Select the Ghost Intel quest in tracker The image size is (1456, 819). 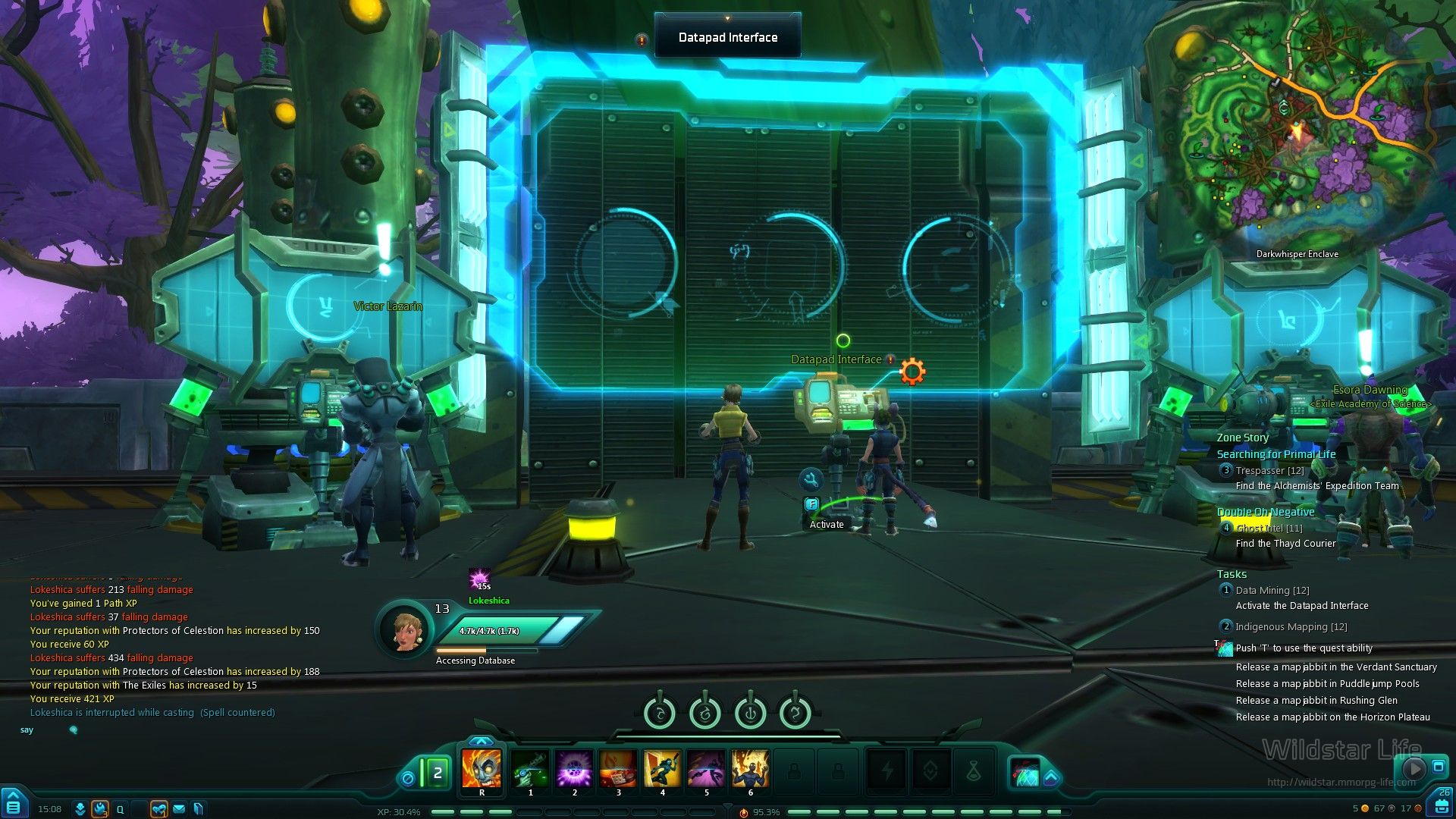coord(1269,529)
